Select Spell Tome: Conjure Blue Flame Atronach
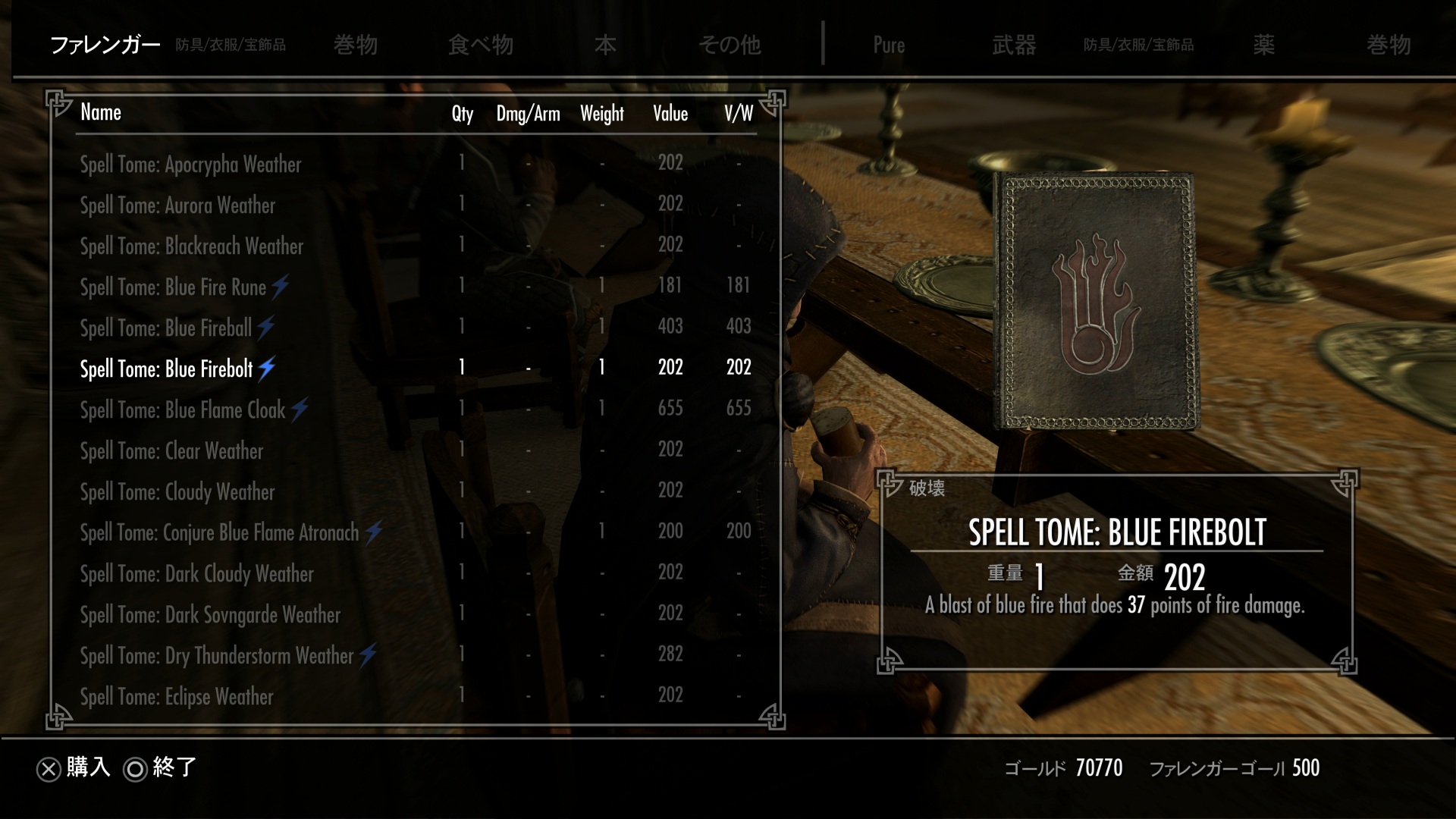This screenshot has height=819, width=1456. pyautogui.click(x=220, y=532)
